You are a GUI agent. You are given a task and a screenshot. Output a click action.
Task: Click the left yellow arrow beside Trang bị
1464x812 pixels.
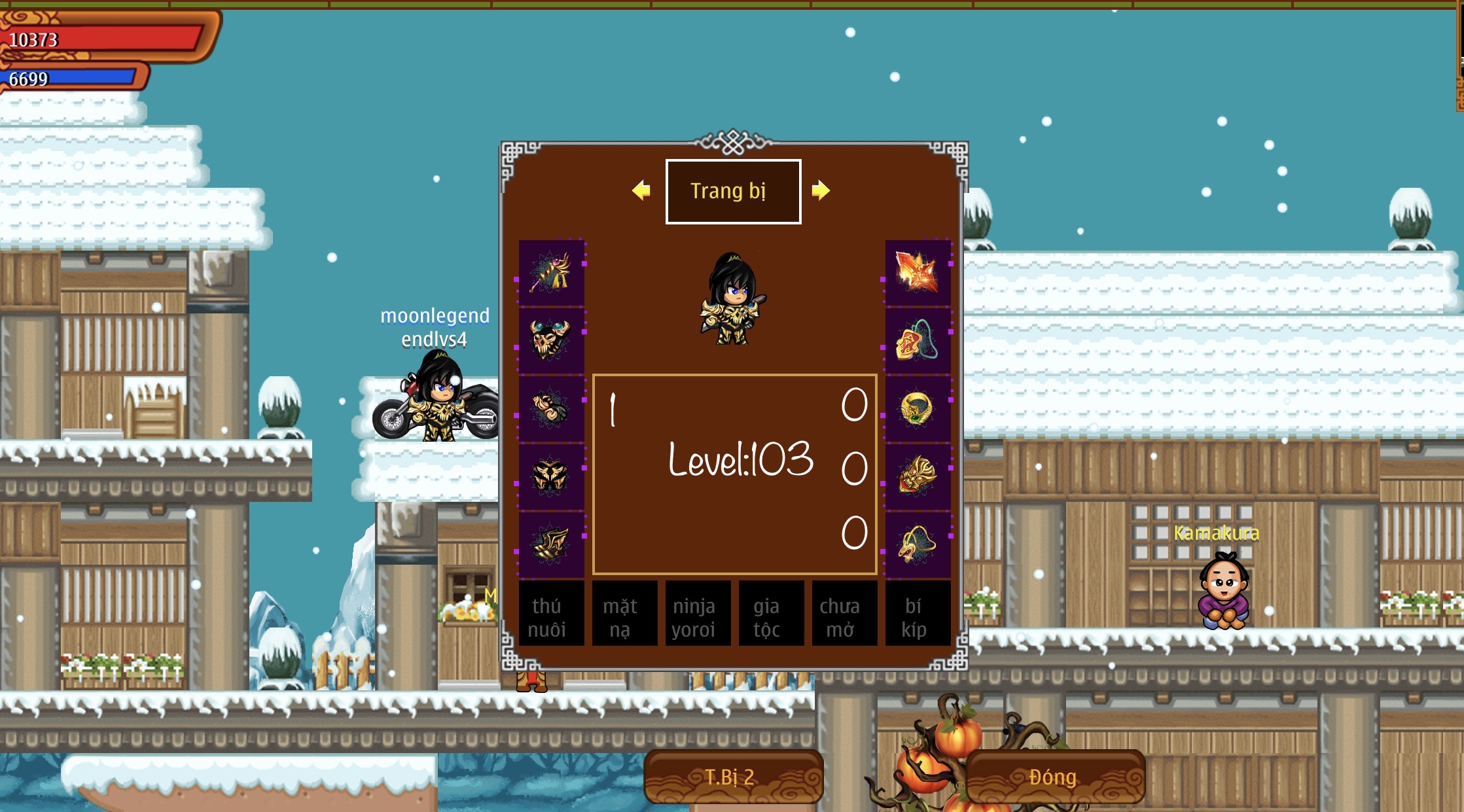click(641, 190)
